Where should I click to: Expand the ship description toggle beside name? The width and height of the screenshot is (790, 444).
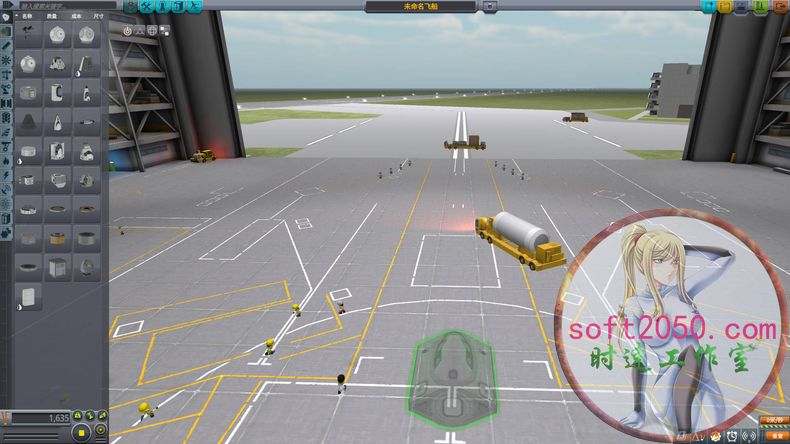(x=489, y=6)
